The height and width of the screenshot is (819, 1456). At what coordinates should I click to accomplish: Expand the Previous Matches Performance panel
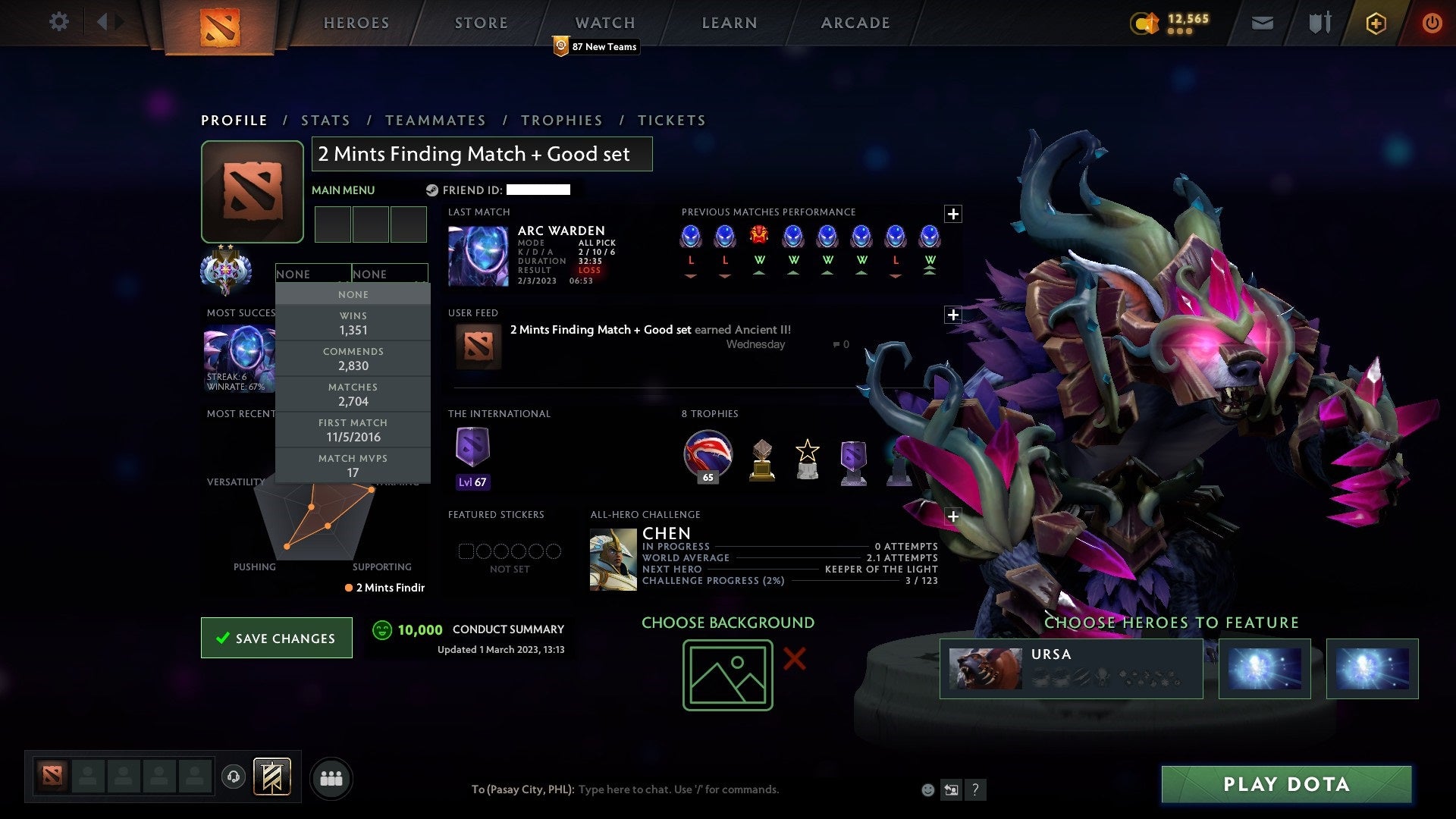tap(953, 215)
